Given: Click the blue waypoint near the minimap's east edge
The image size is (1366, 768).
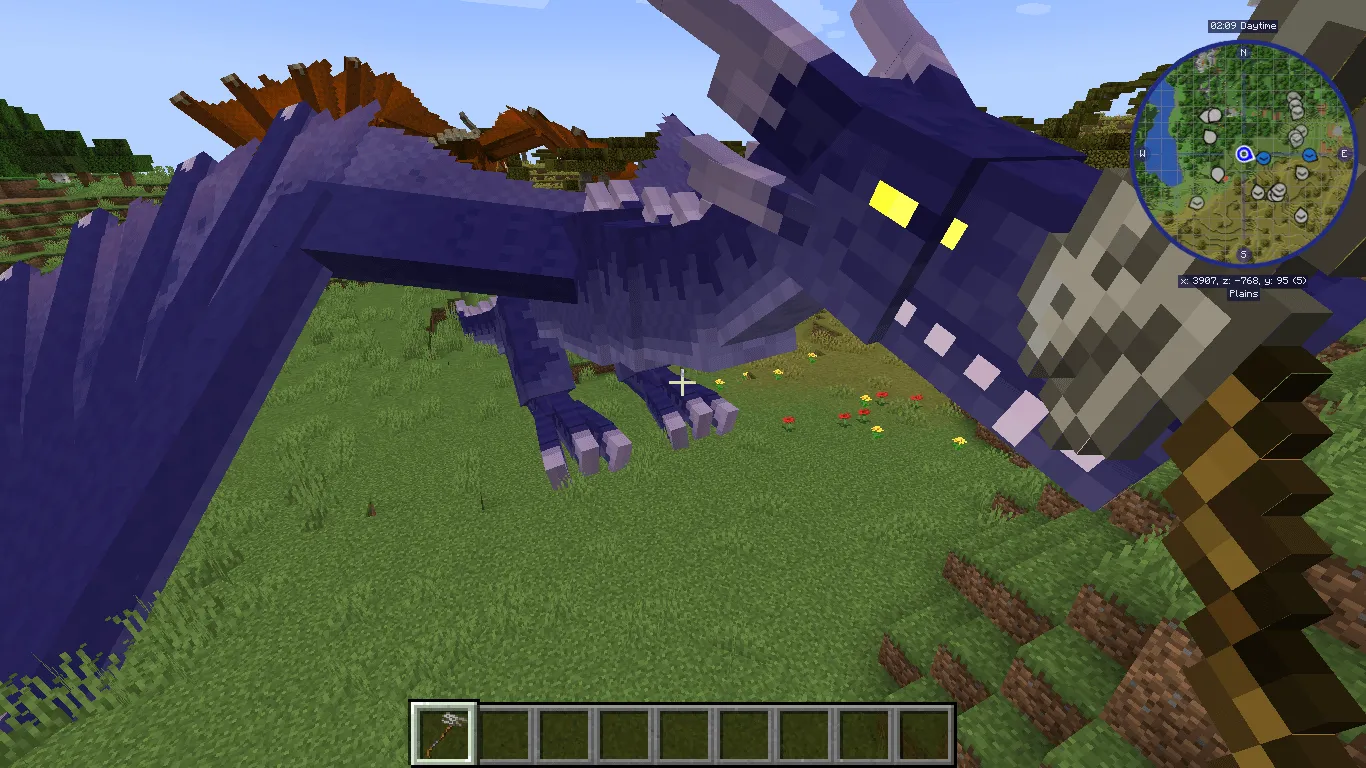Looking at the screenshot, I should click(1309, 156).
